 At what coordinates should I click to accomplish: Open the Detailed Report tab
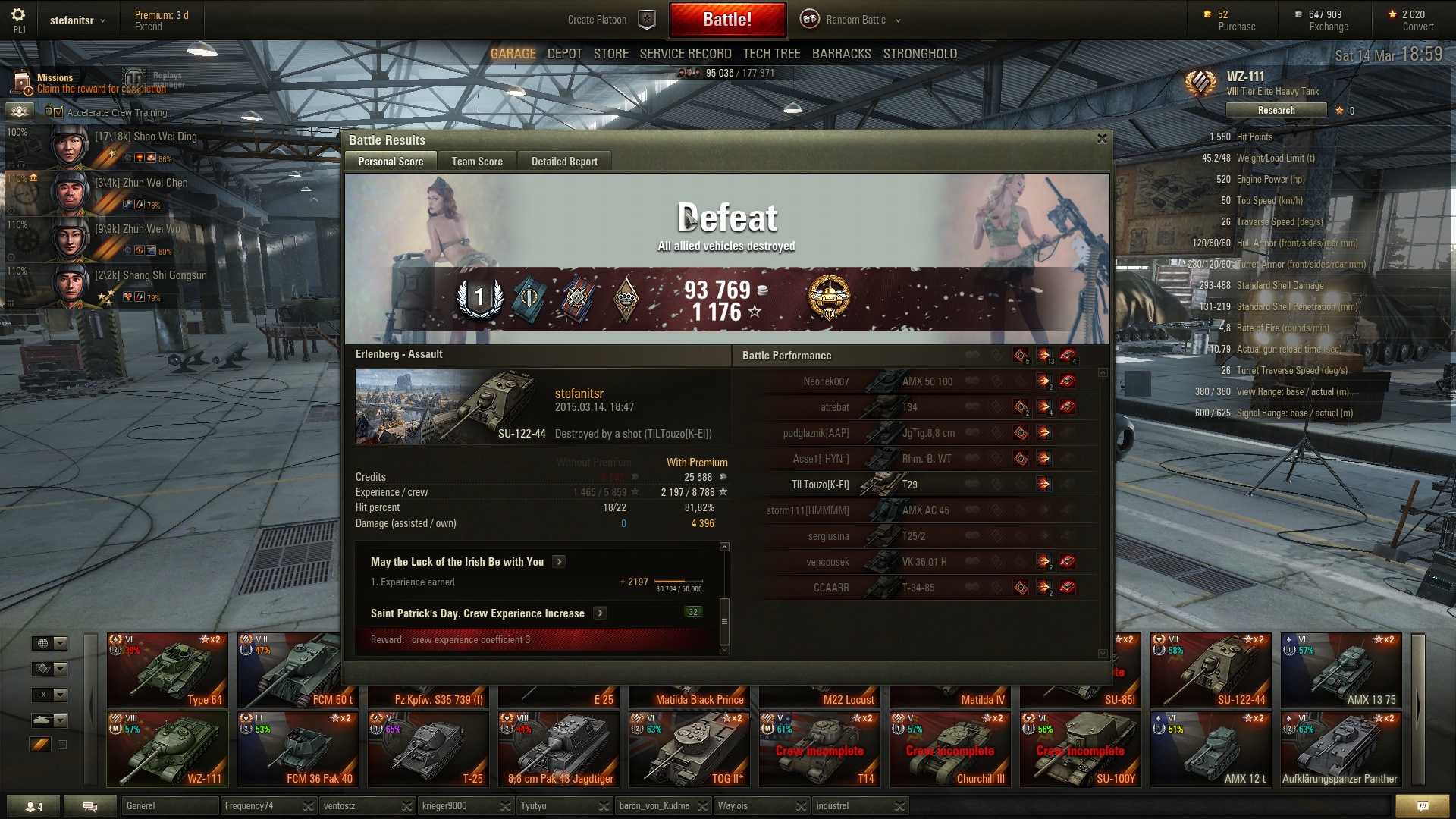coord(564,162)
